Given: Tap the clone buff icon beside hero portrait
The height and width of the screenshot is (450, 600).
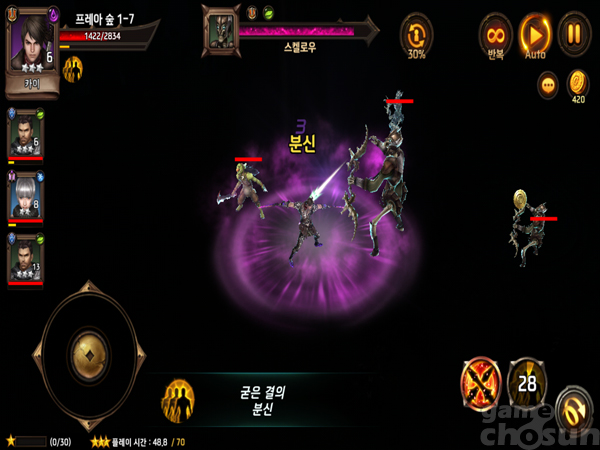Looking at the screenshot, I should 73,69.
